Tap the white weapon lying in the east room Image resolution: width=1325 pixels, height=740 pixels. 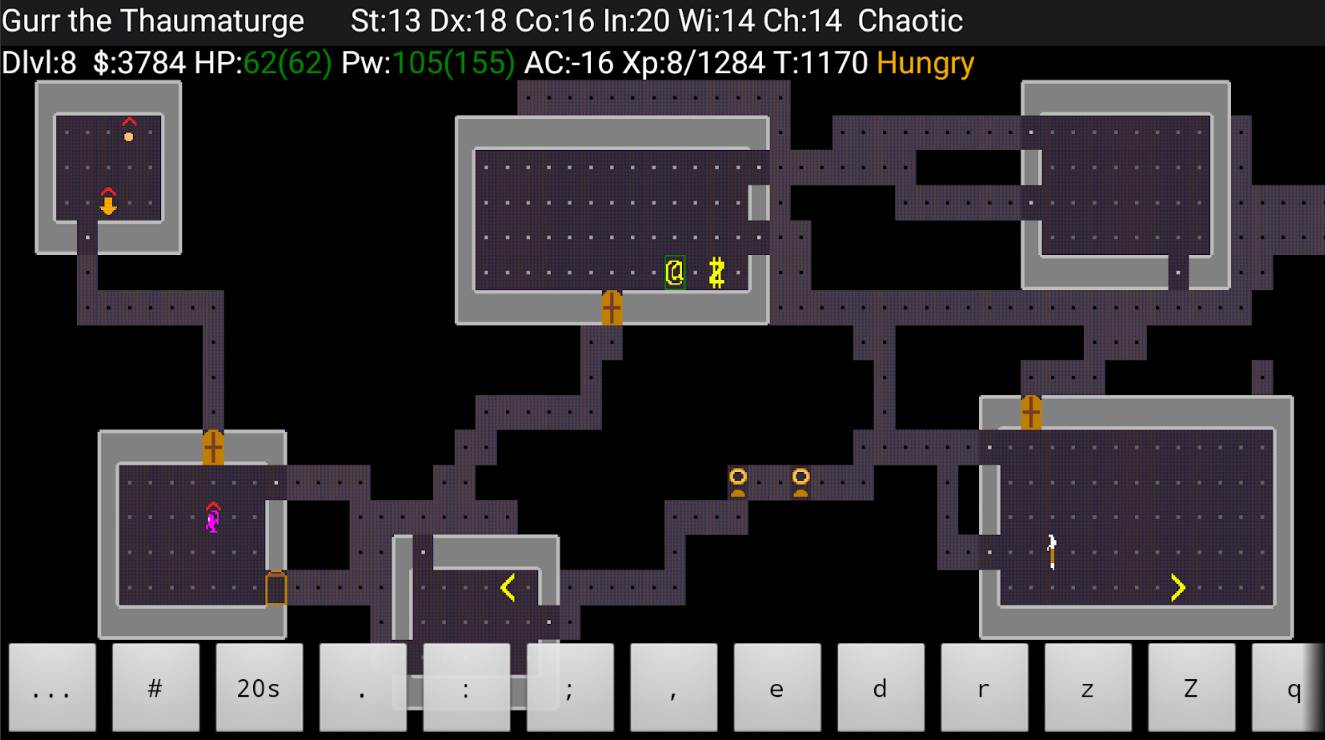point(1049,547)
